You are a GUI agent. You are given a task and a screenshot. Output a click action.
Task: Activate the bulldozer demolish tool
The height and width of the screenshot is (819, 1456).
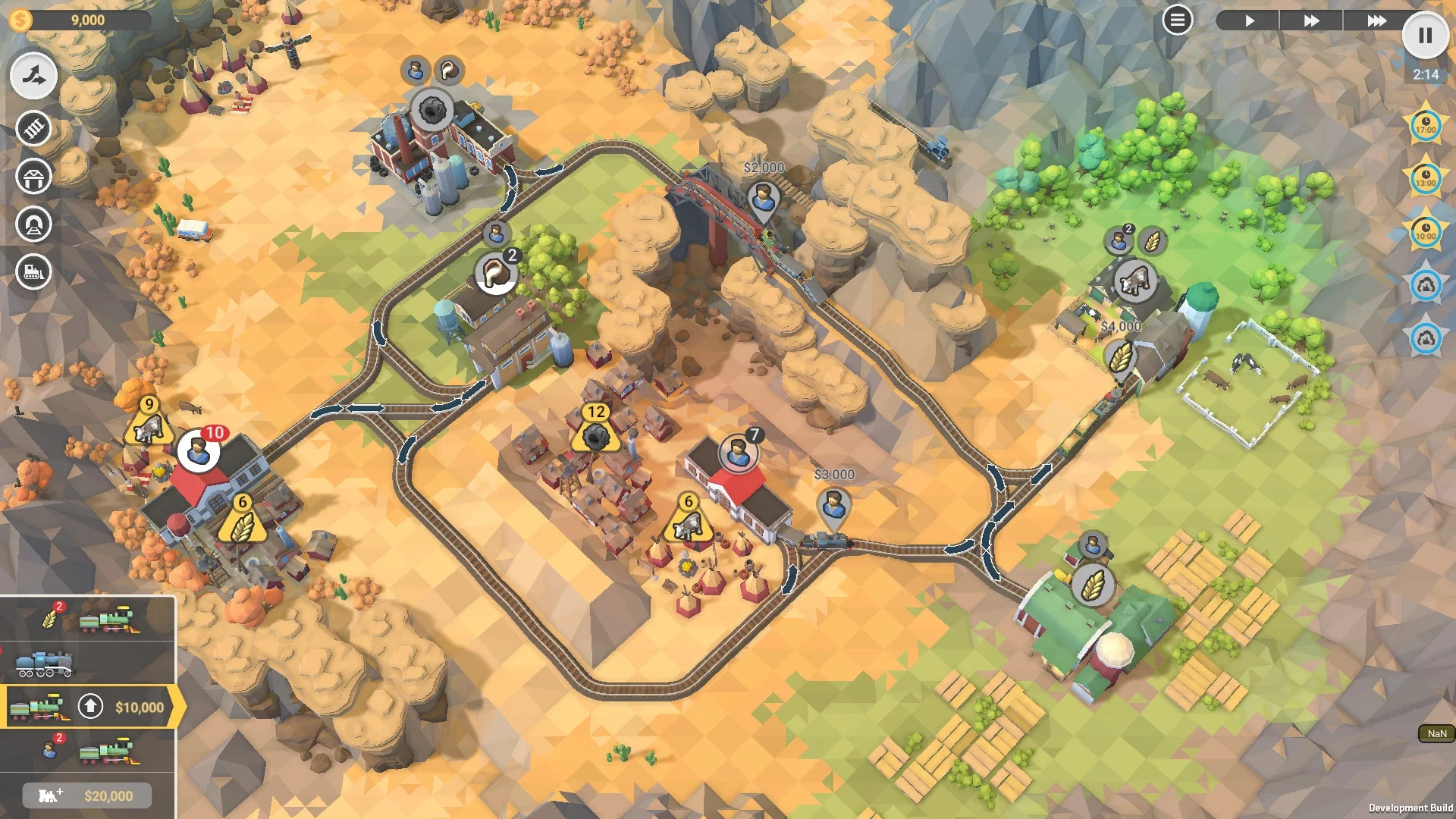click(33, 271)
